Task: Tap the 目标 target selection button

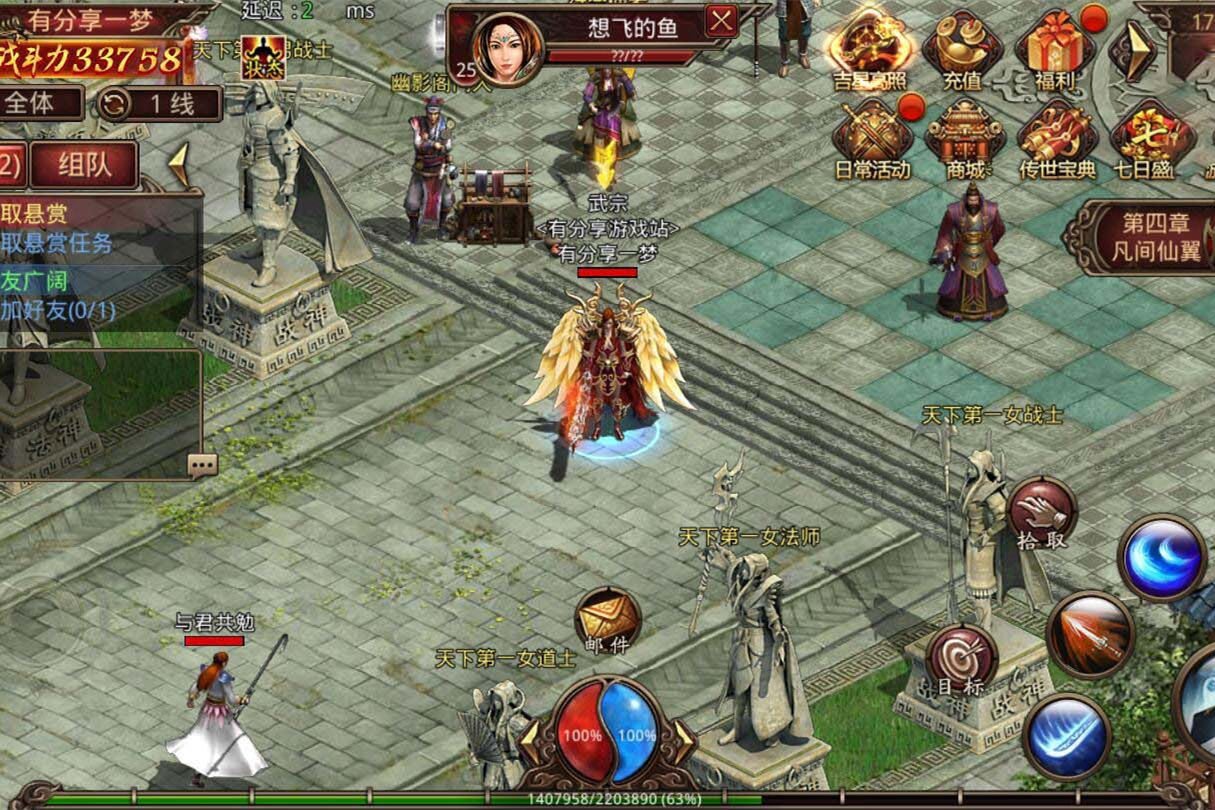Action: tap(961, 661)
